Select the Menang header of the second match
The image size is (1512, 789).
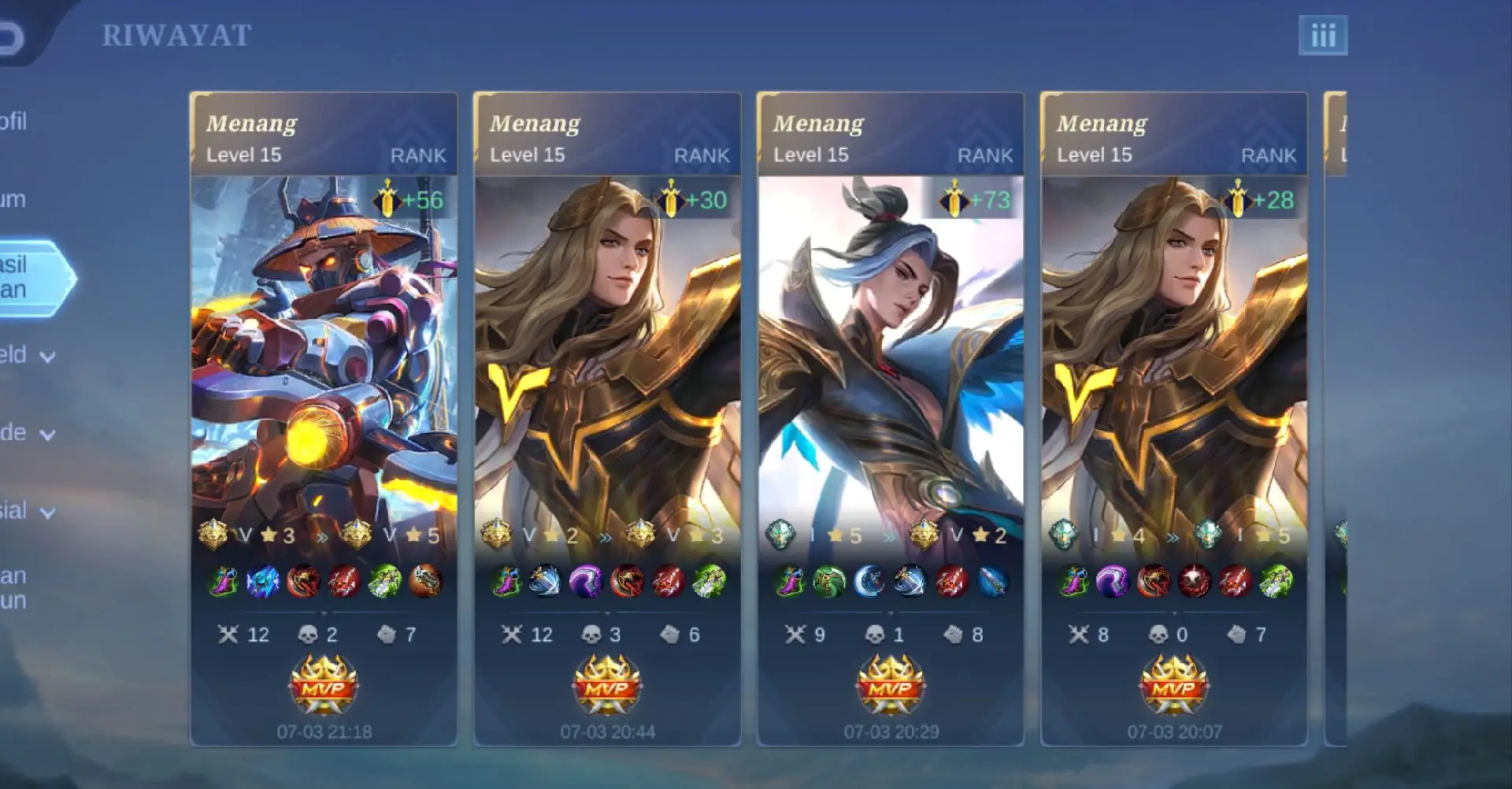[535, 123]
